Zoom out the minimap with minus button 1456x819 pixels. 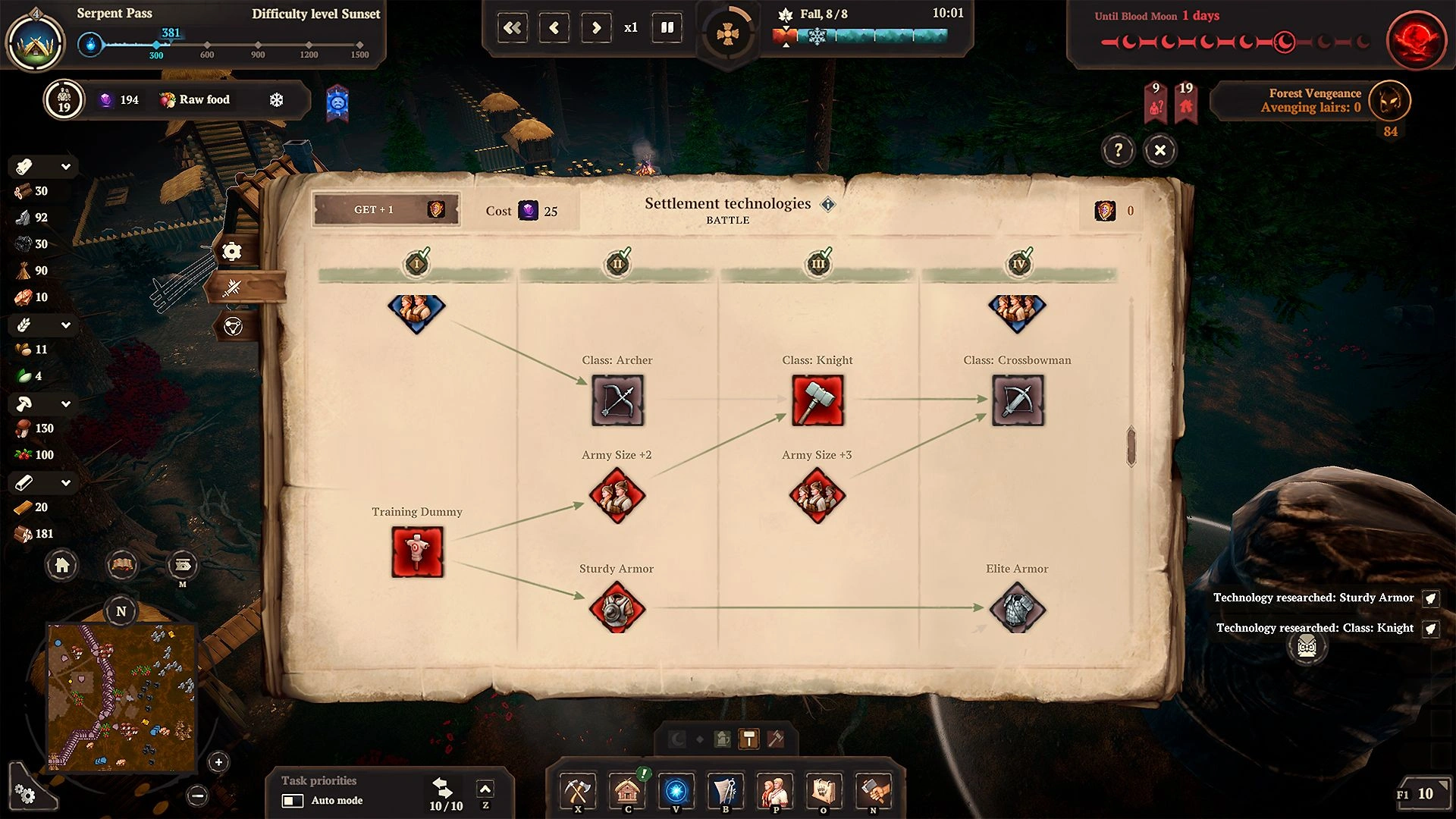[x=197, y=795]
